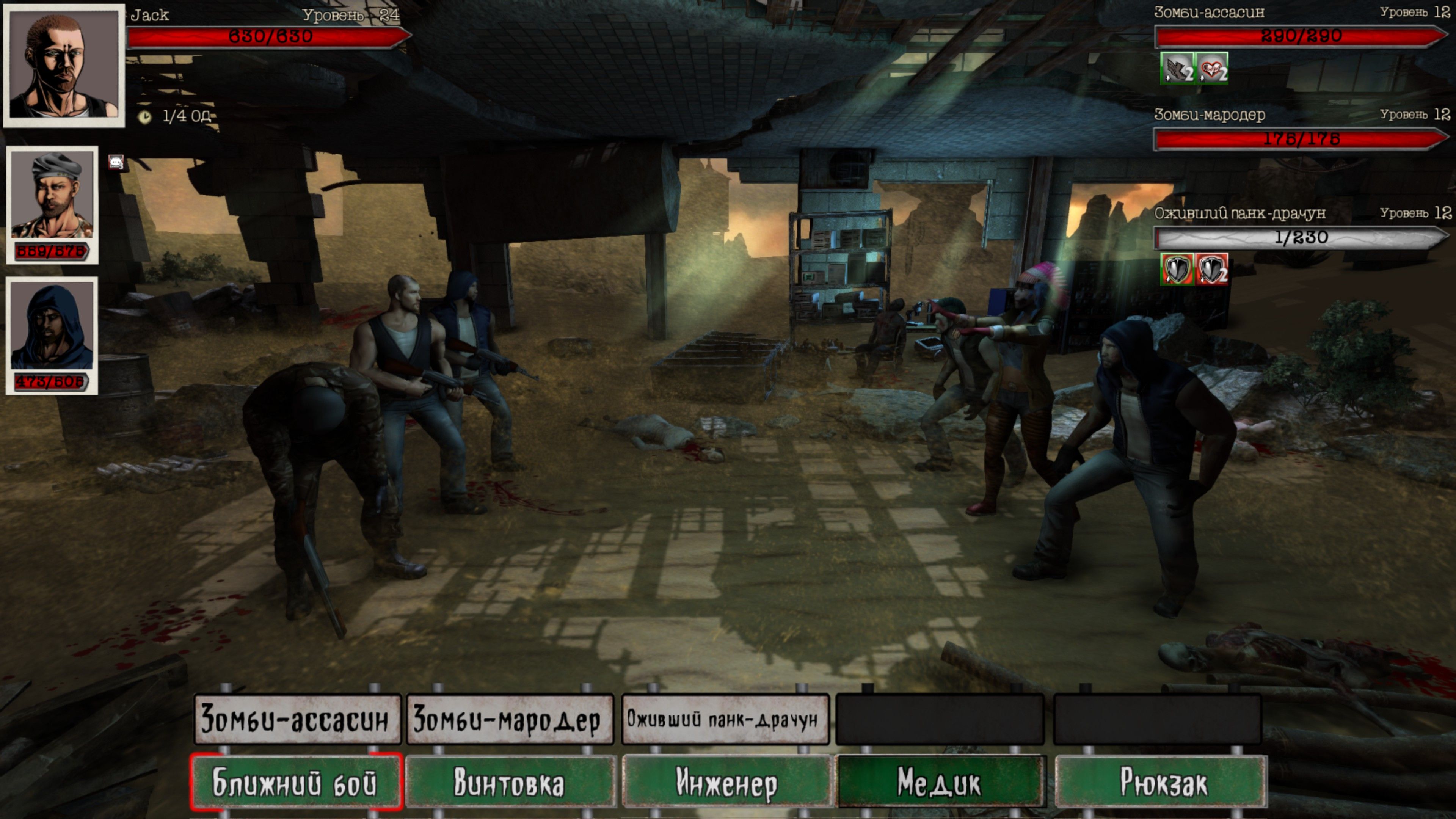Inspect the heart debuff icon on Зомби-ассасин
This screenshot has height=819, width=1456.
click(1212, 68)
